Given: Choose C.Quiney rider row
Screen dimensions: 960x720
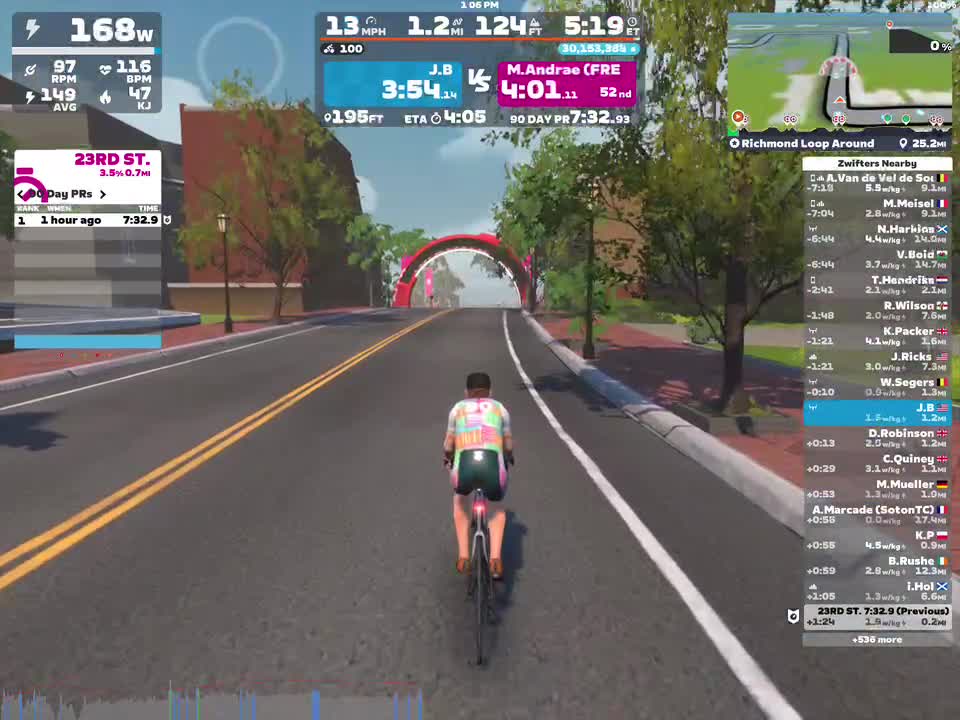Looking at the screenshot, I should coord(877,464).
